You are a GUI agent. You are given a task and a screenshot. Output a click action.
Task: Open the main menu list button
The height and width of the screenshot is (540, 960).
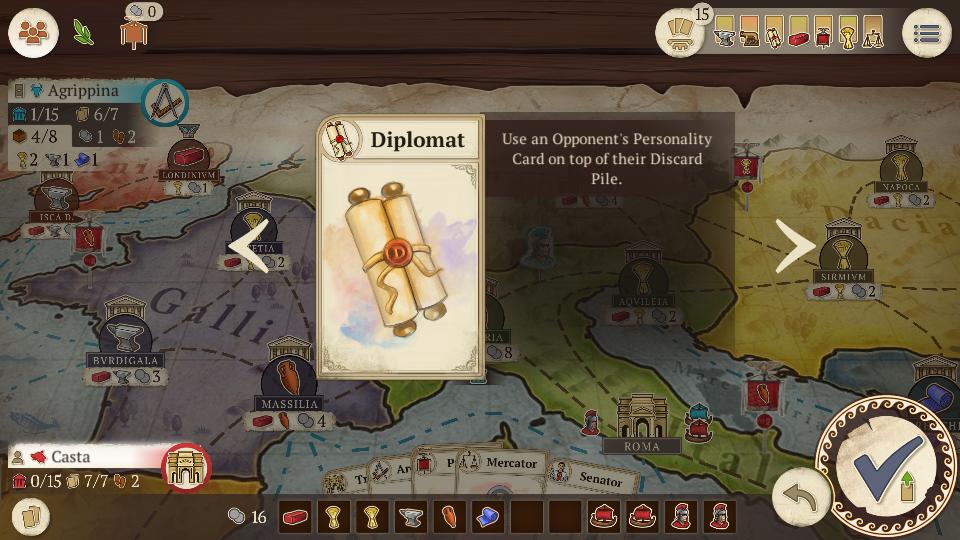click(926, 33)
